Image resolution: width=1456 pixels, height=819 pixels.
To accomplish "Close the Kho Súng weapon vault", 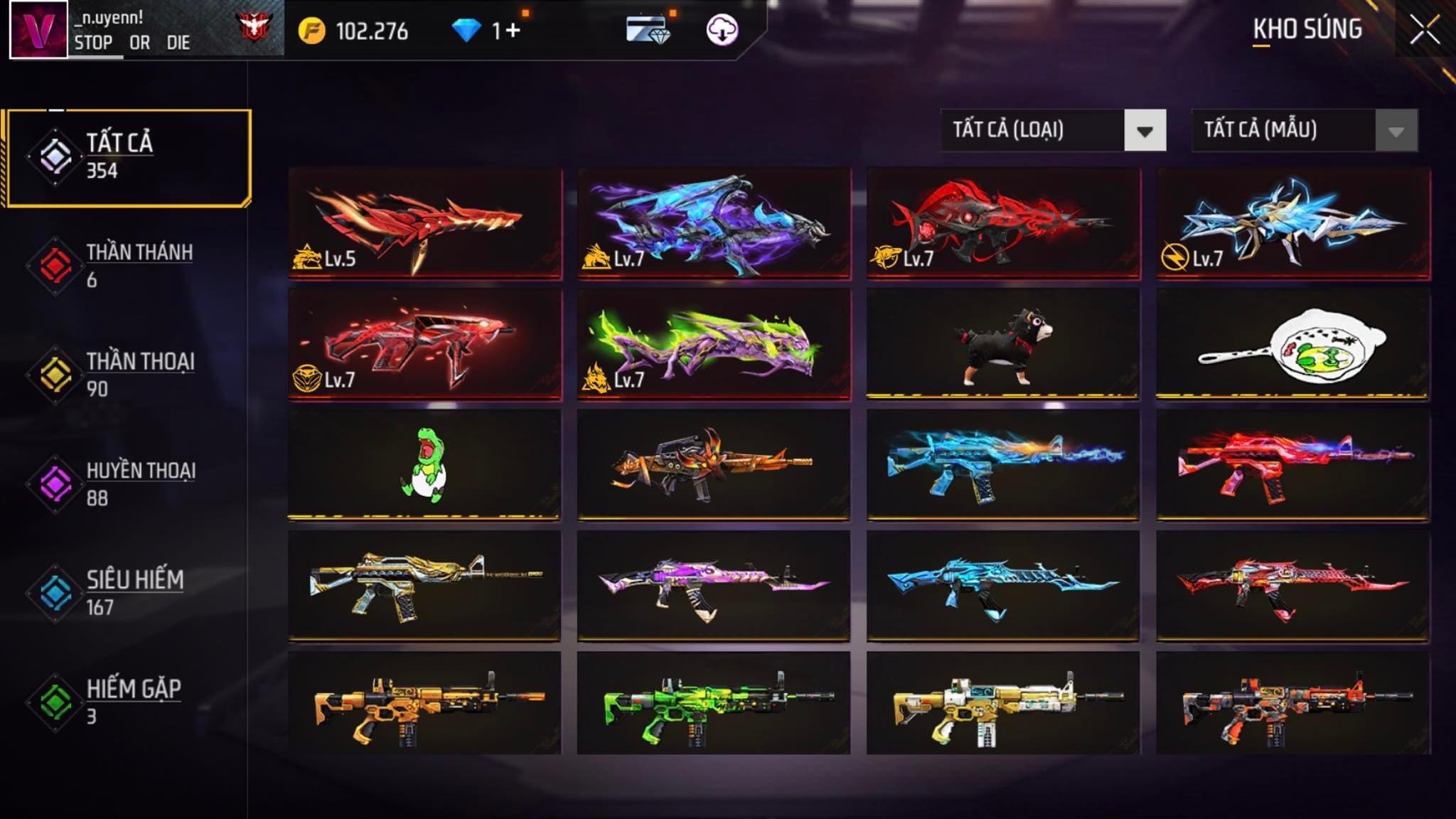I will point(1425,31).
